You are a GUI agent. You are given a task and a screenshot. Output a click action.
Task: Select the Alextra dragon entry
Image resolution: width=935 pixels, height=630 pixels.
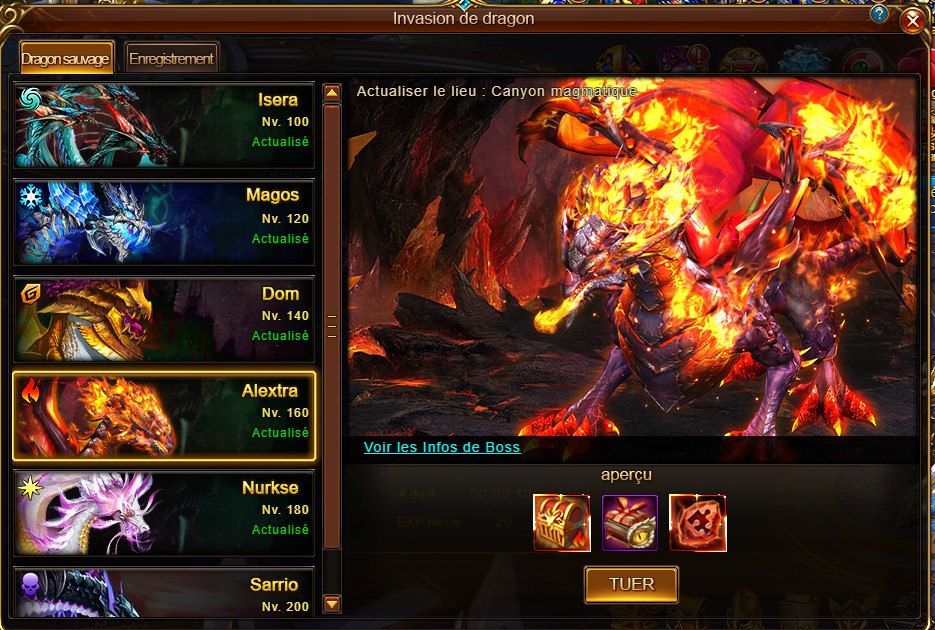point(164,415)
